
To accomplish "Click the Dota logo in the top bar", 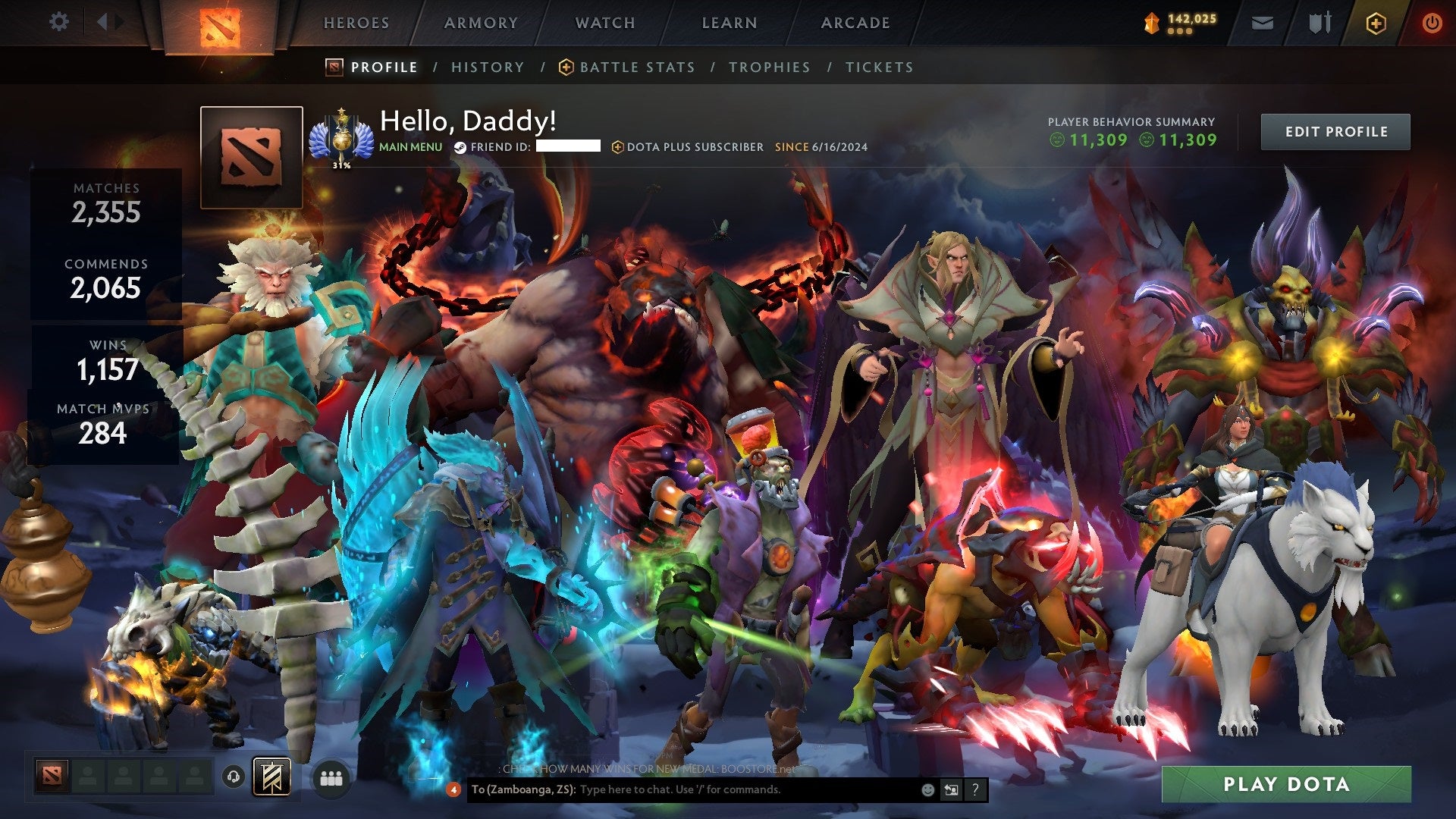I will (221, 22).
